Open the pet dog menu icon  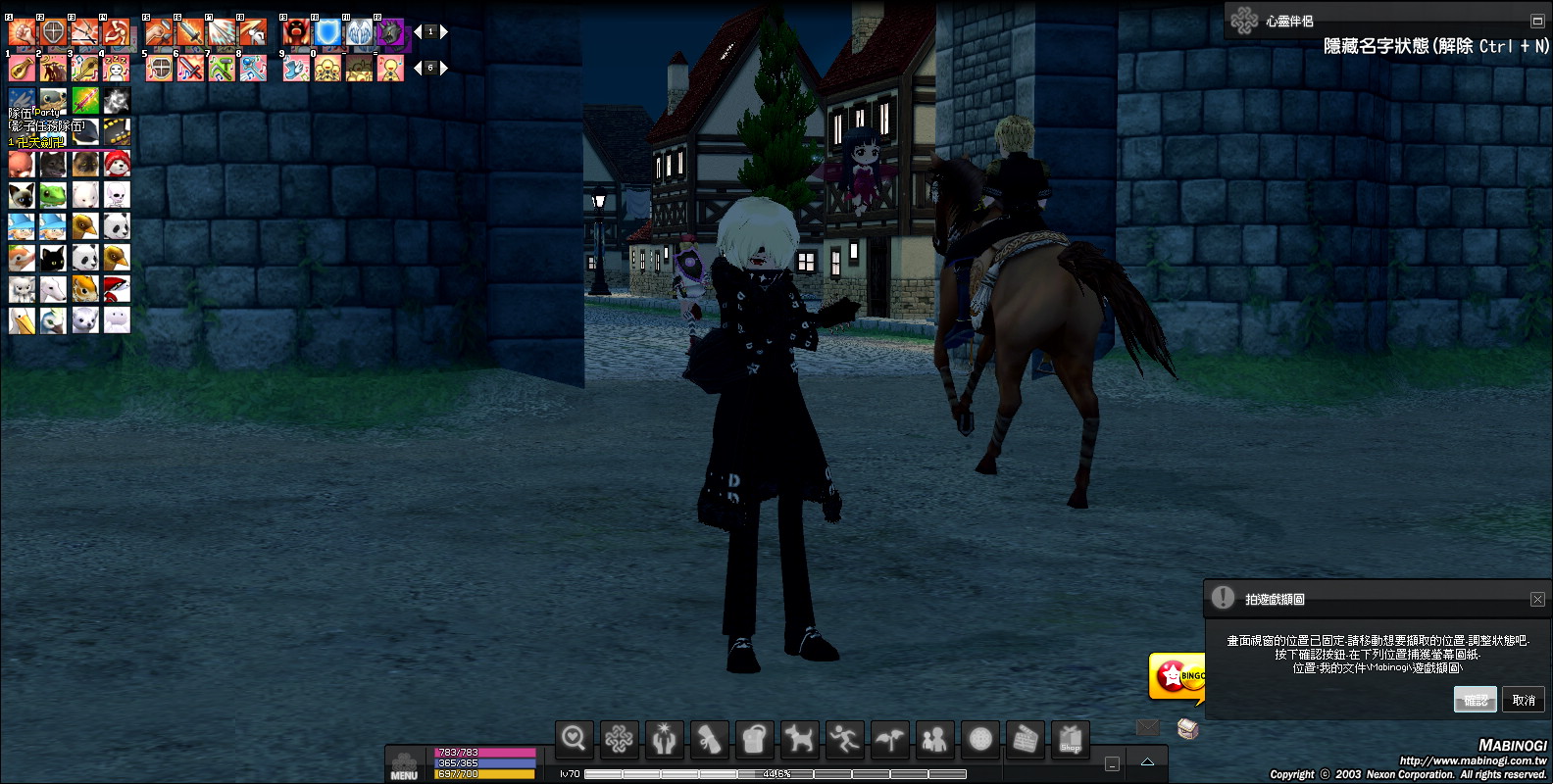(x=799, y=739)
